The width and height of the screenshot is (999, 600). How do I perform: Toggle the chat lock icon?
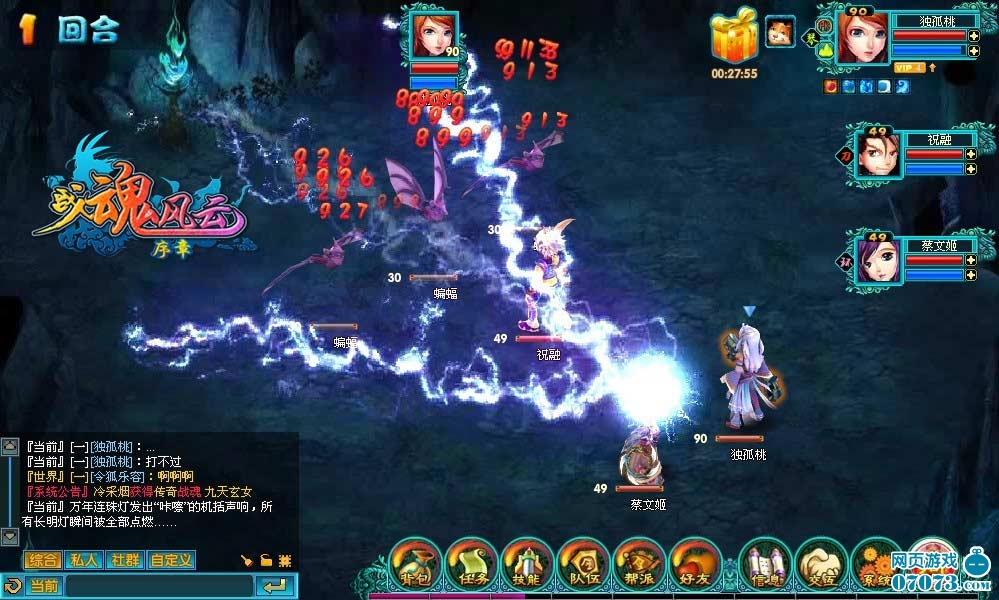click(266, 560)
